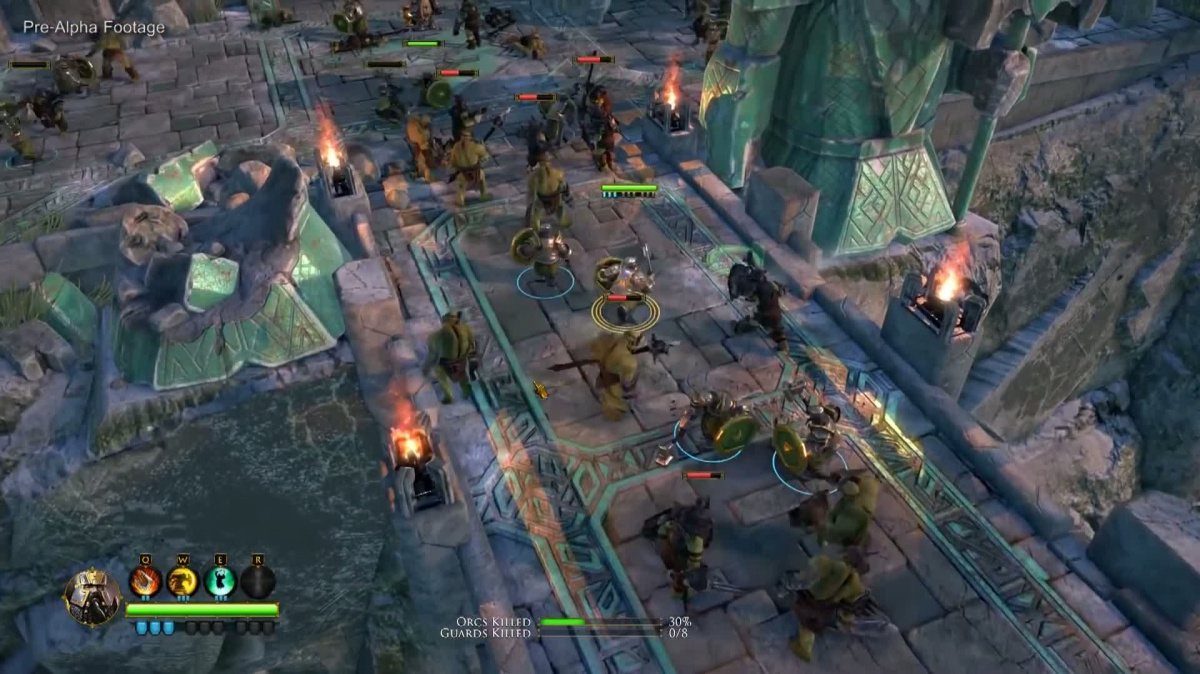The image size is (1200, 674).
Task: Select the empty dark ability slot
Action: [x=257, y=581]
